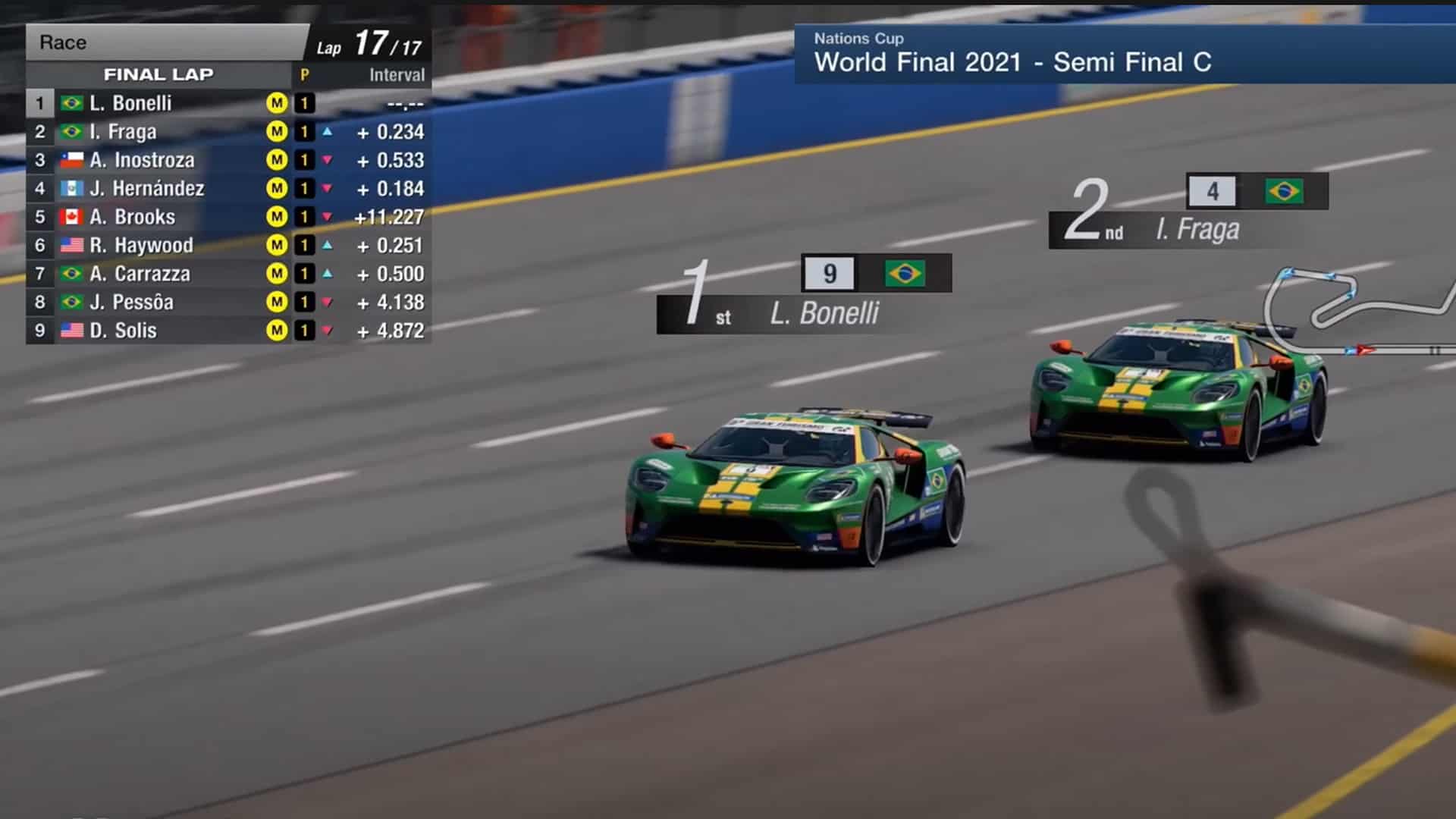Toggle the pink position-down arrow beside A. Brooks
This screenshot has height=819, width=1456.
tap(328, 218)
